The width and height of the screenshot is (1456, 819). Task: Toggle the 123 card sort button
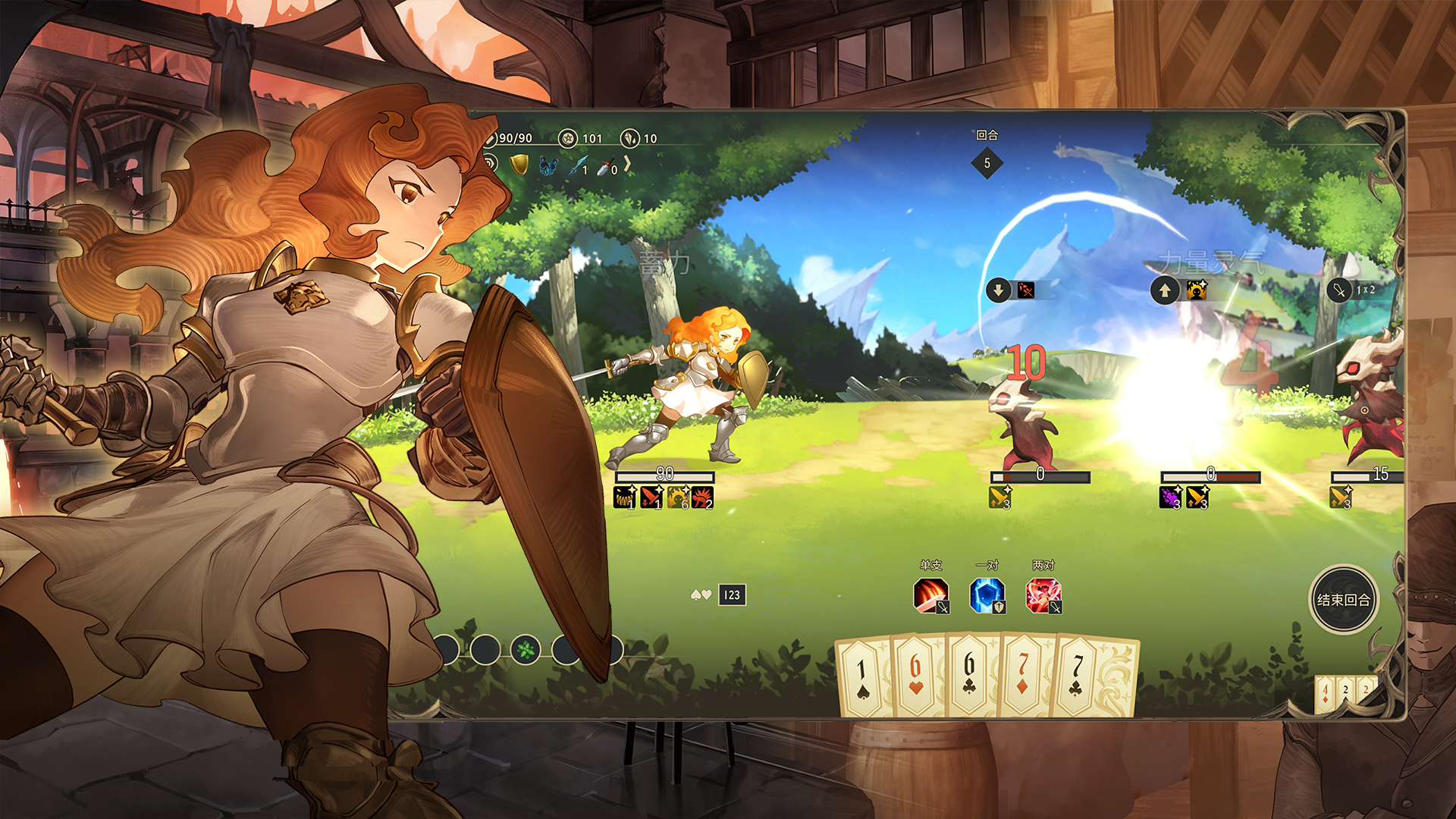(732, 595)
